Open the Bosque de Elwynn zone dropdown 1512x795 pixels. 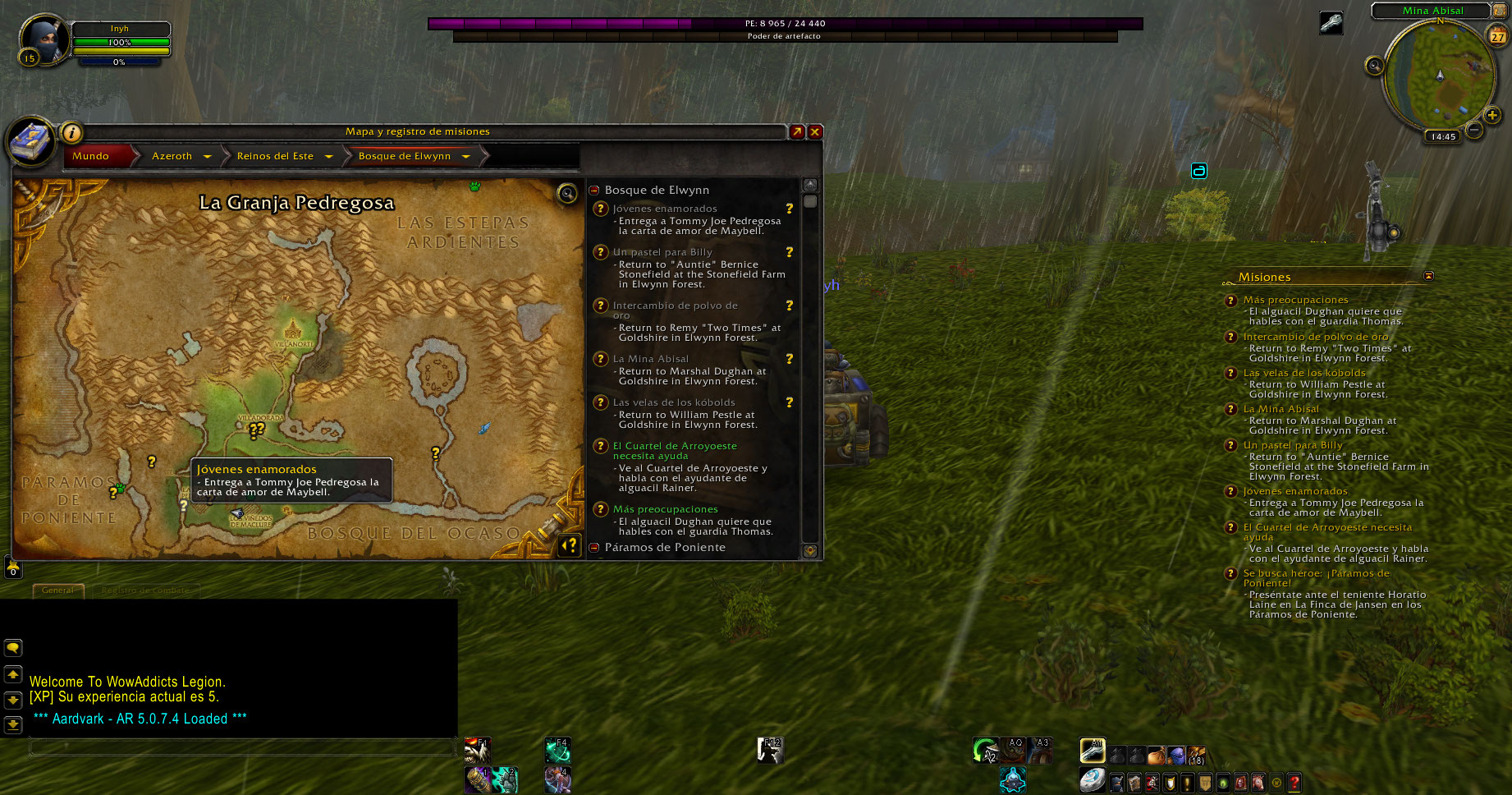point(465,156)
